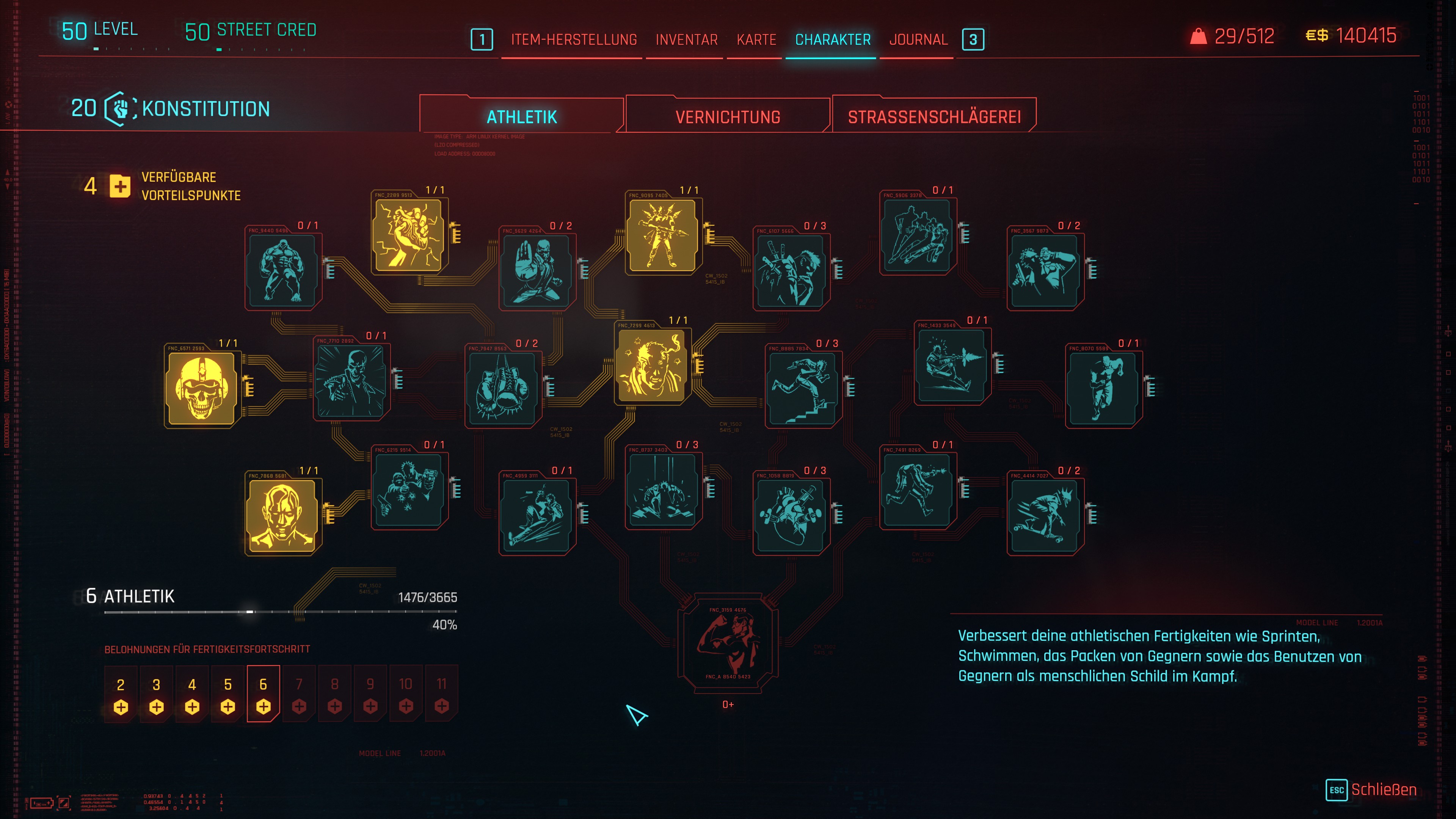Select the Charakter tab
This screenshot has height=819, width=1456.
833,39
